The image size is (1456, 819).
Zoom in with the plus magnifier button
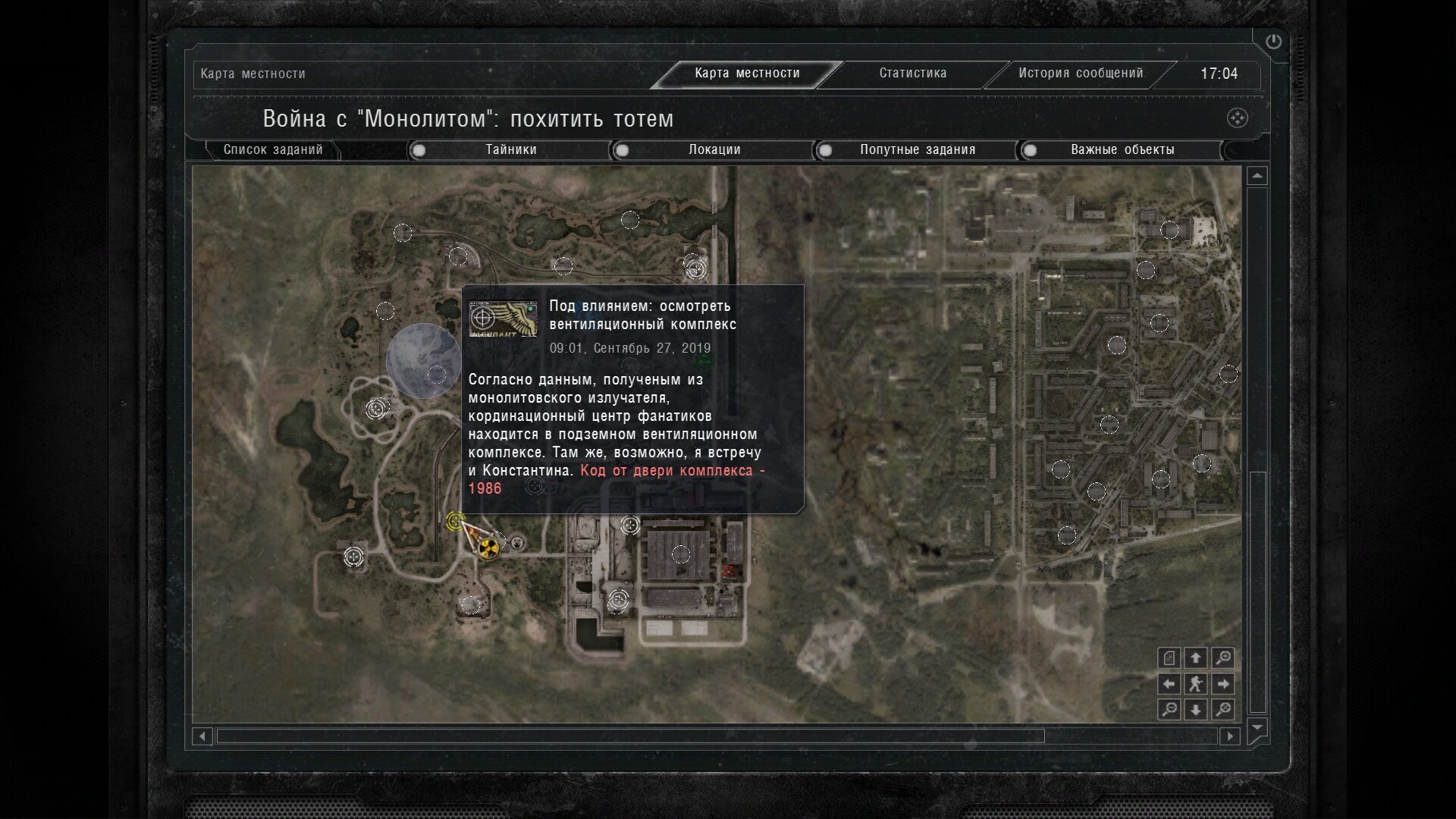(x=1222, y=658)
